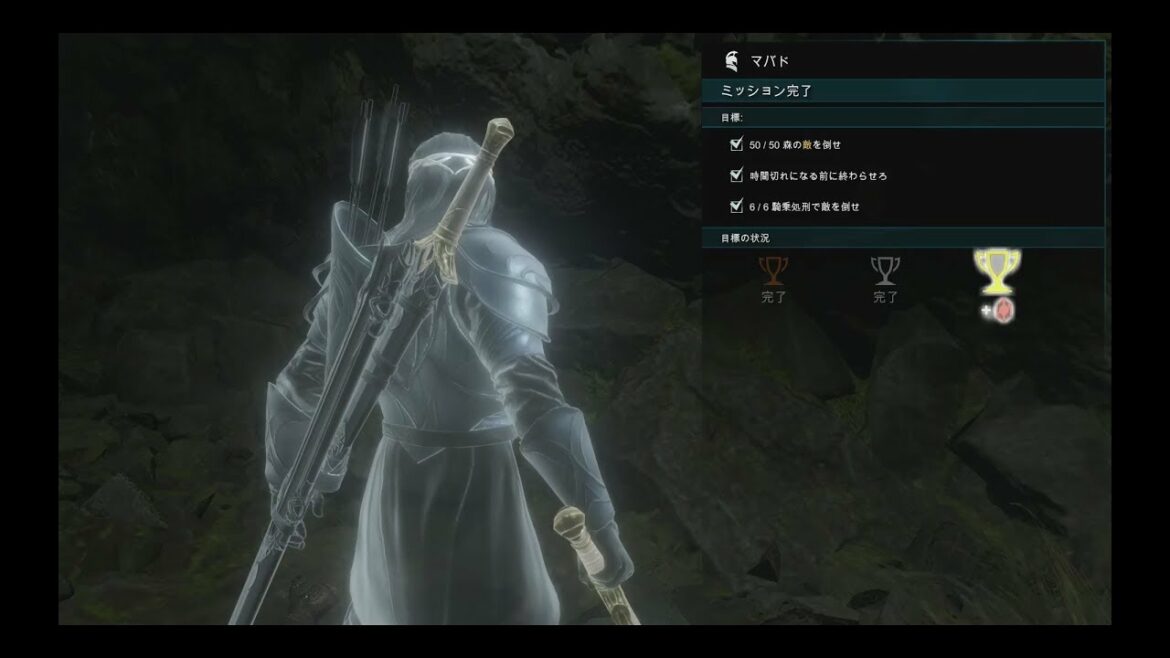
Task: Select the bronze trophy icon
Action: pos(773,271)
